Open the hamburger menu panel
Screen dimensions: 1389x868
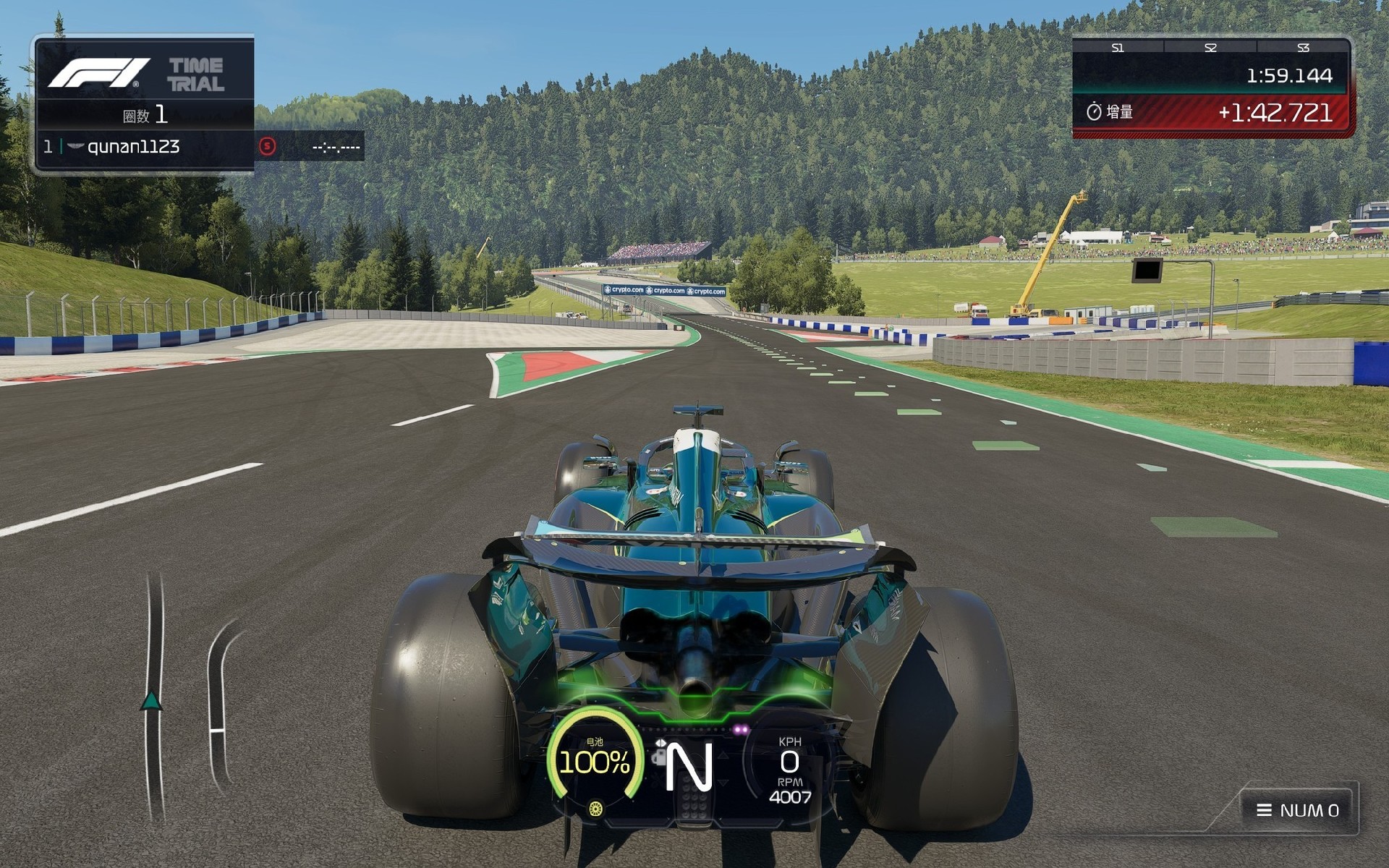click(x=1298, y=810)
